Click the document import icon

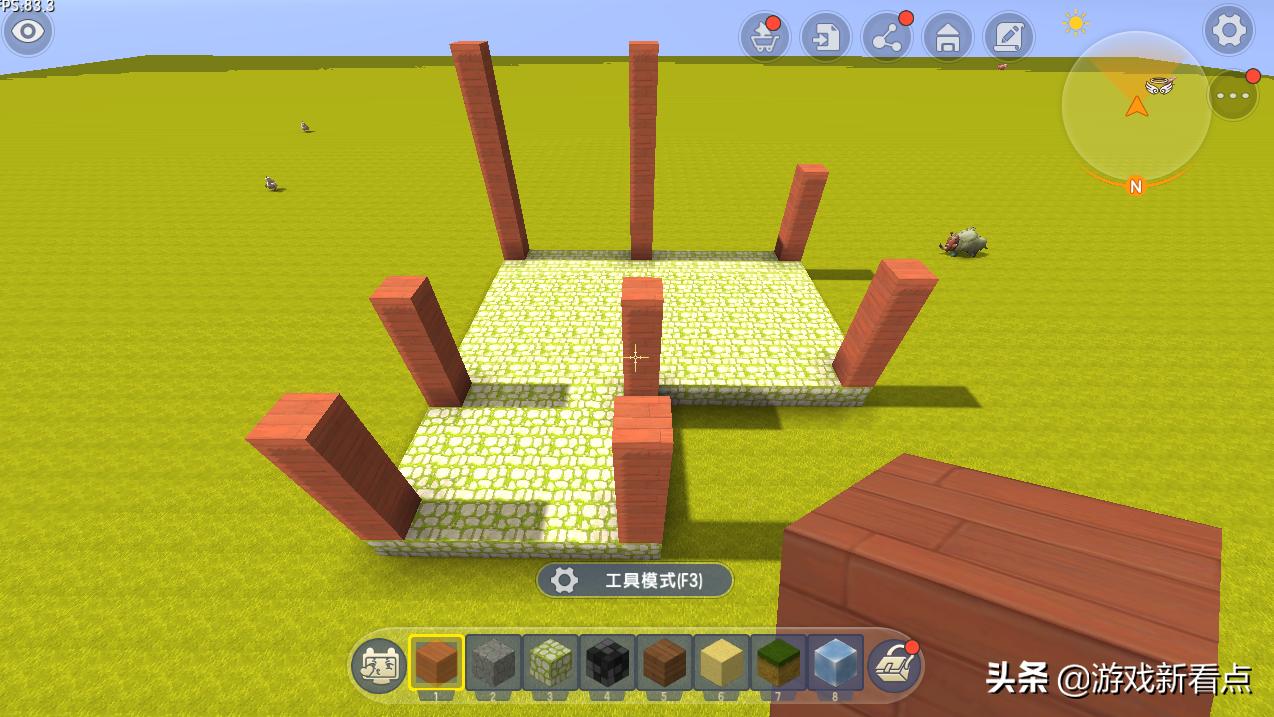tap(825, 38)
